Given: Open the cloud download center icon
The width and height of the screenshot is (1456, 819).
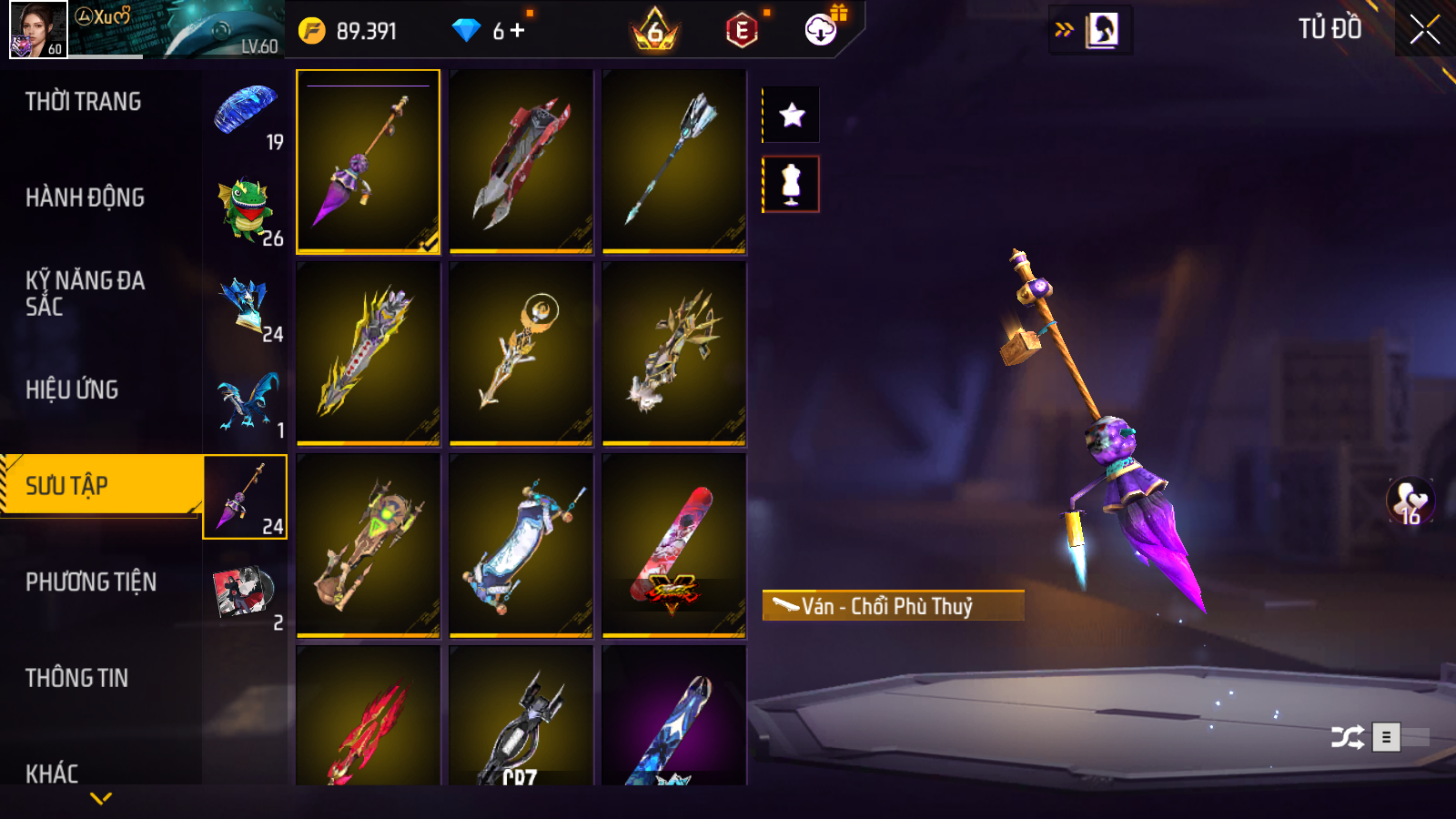Looking at the screenshot, I should (x=821, y=30).
